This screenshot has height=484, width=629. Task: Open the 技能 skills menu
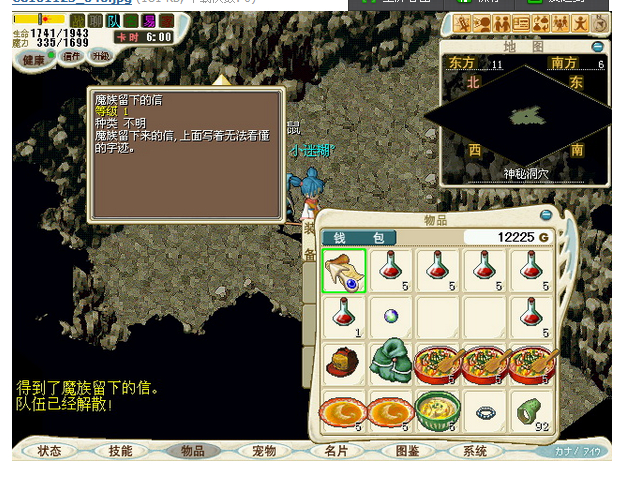[x=120, y=451]
